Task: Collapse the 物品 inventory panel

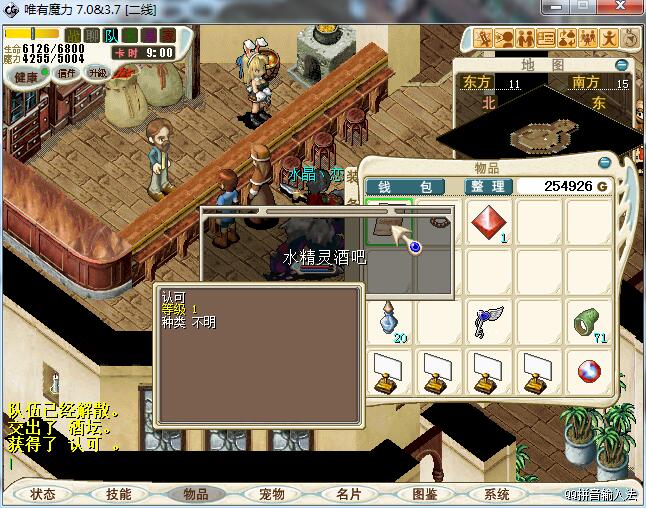Action: pyautogui.click(x=603, y=162)
